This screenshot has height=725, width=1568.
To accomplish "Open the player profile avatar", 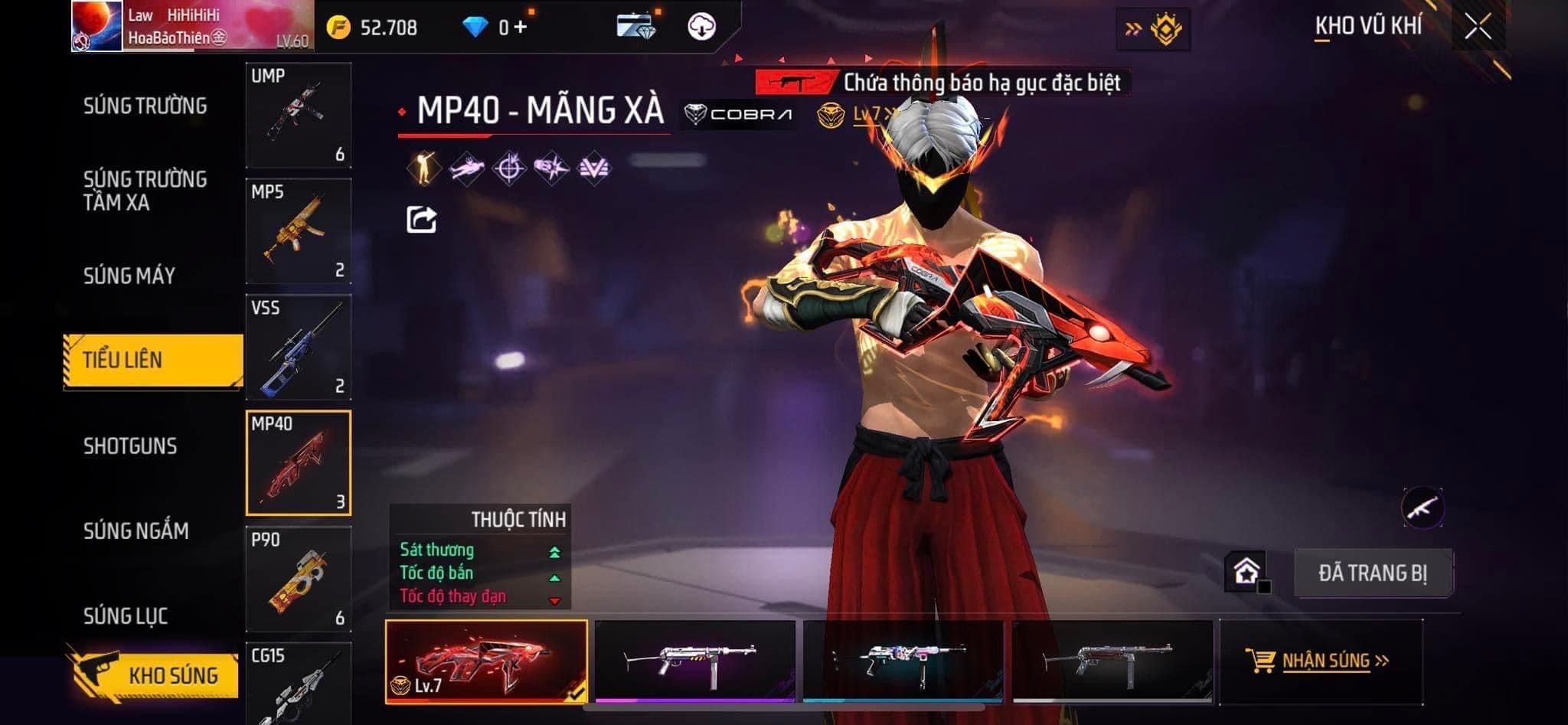I will (97, 26).
